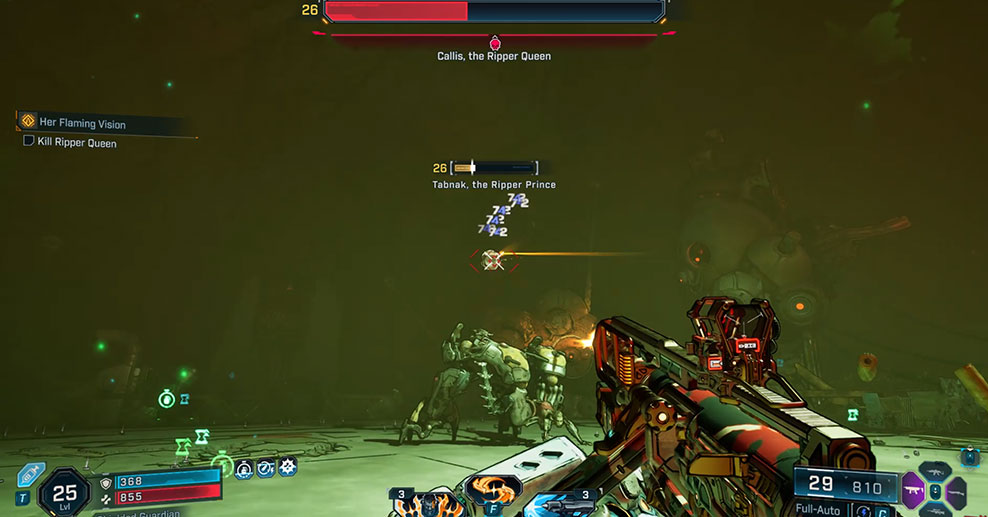
Task: Equip the top weapon in the wheel
Action: click(935, 472)
